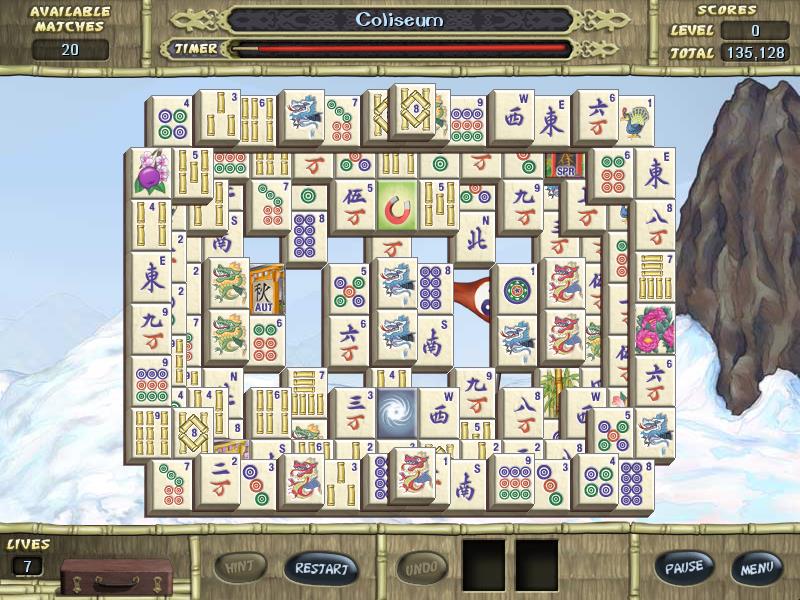Select the Spring season tile labeled SPR
800x600 pixels.
(x=563, y=165)
